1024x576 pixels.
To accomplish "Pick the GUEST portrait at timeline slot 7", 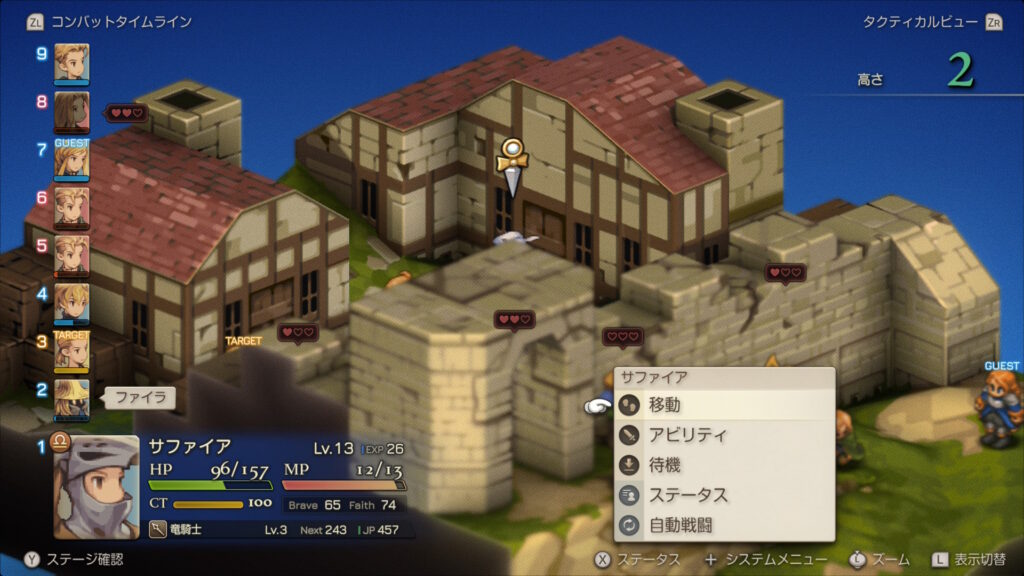I will pyautogui.click(x=71, y=159).
